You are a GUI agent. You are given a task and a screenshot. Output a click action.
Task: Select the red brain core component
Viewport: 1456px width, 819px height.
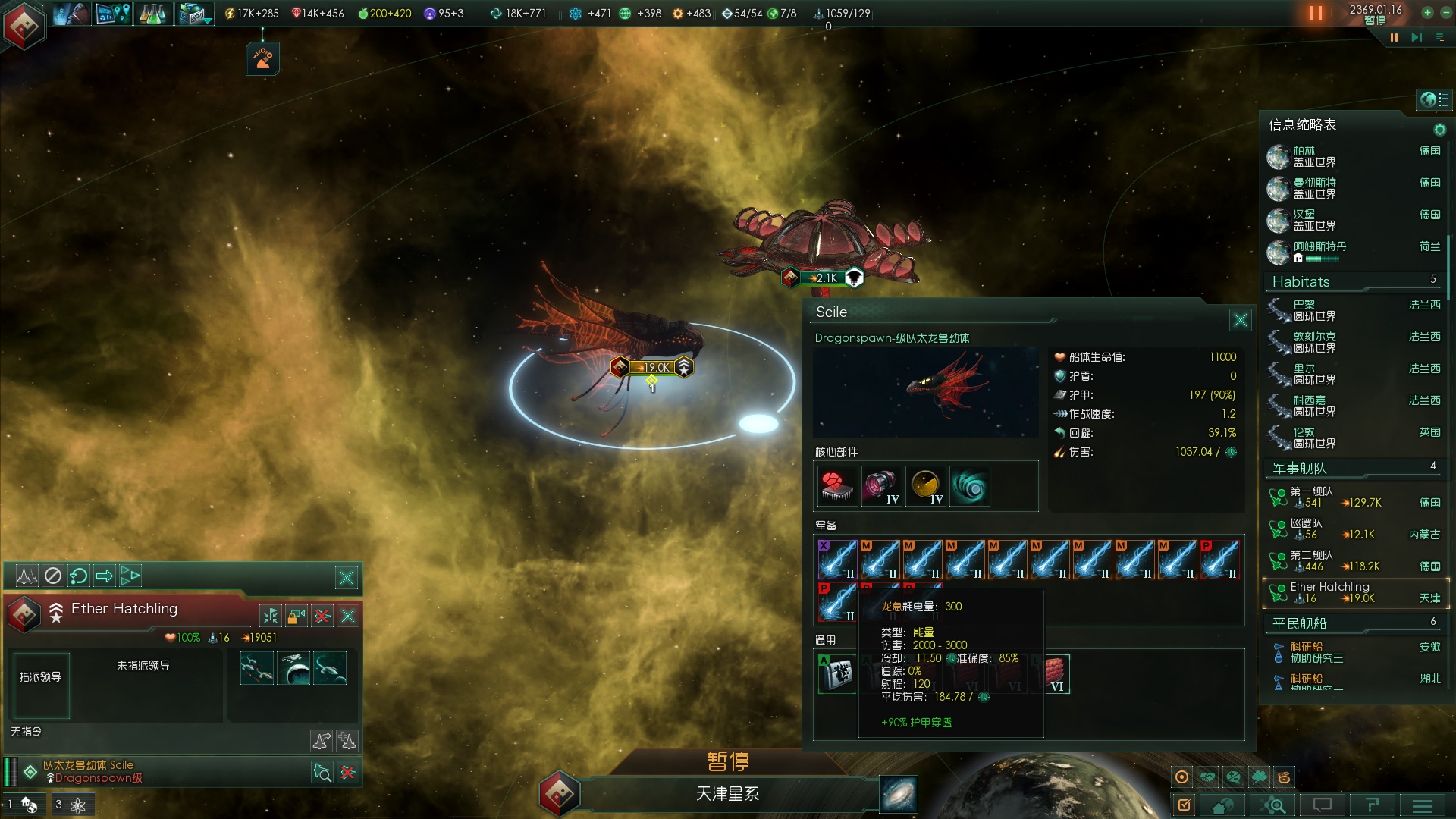837,486
